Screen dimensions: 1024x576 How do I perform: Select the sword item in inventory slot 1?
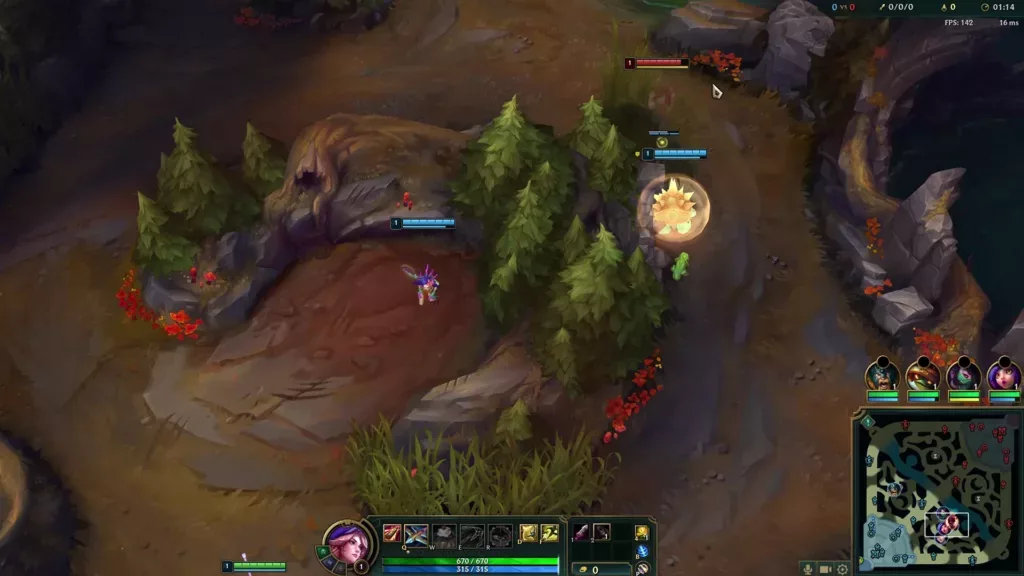tap(581, 532)
